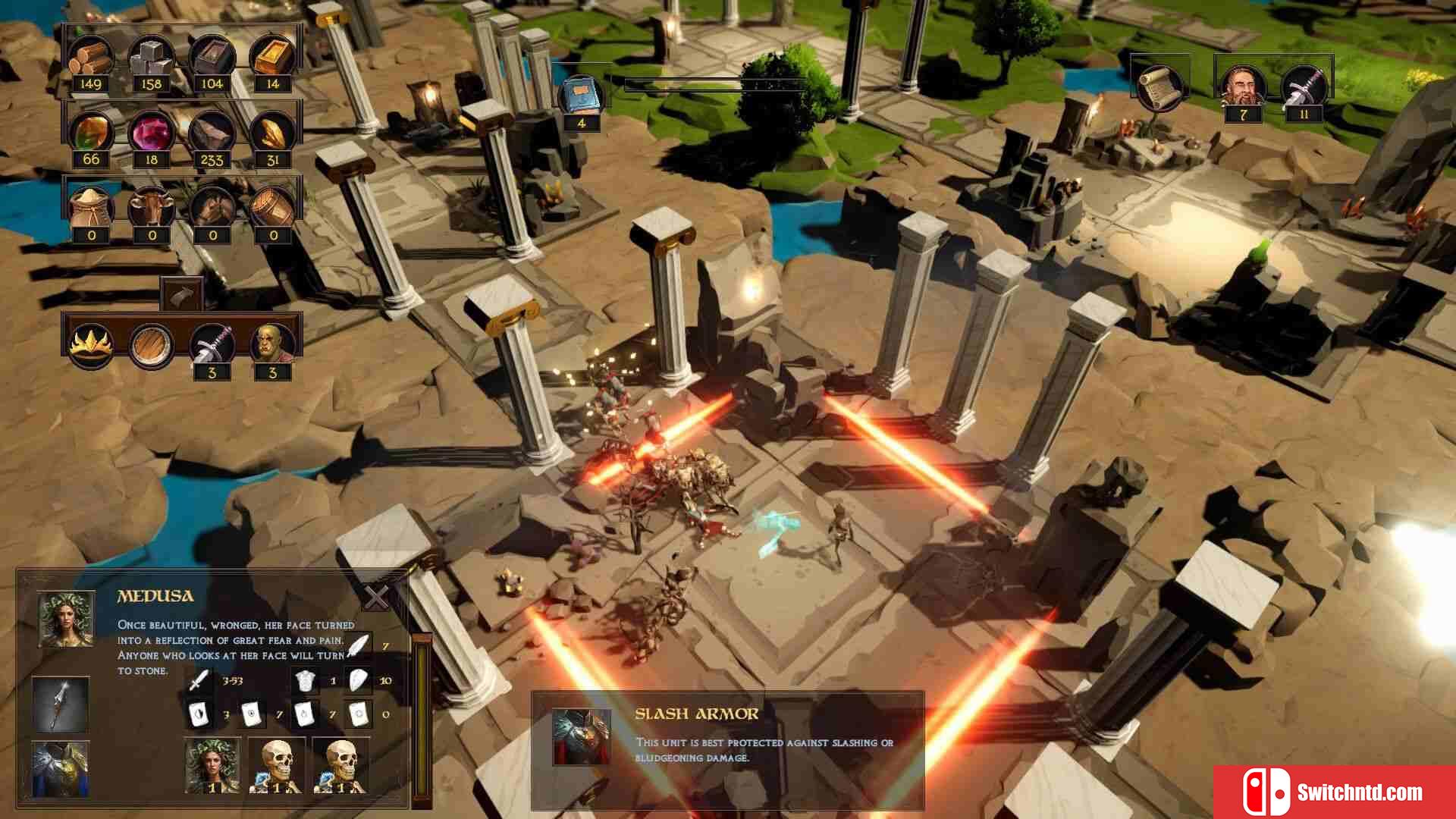Select the sword icon showing 3
The height and width of the screenshot is (819, 1456).
(212, 346)
